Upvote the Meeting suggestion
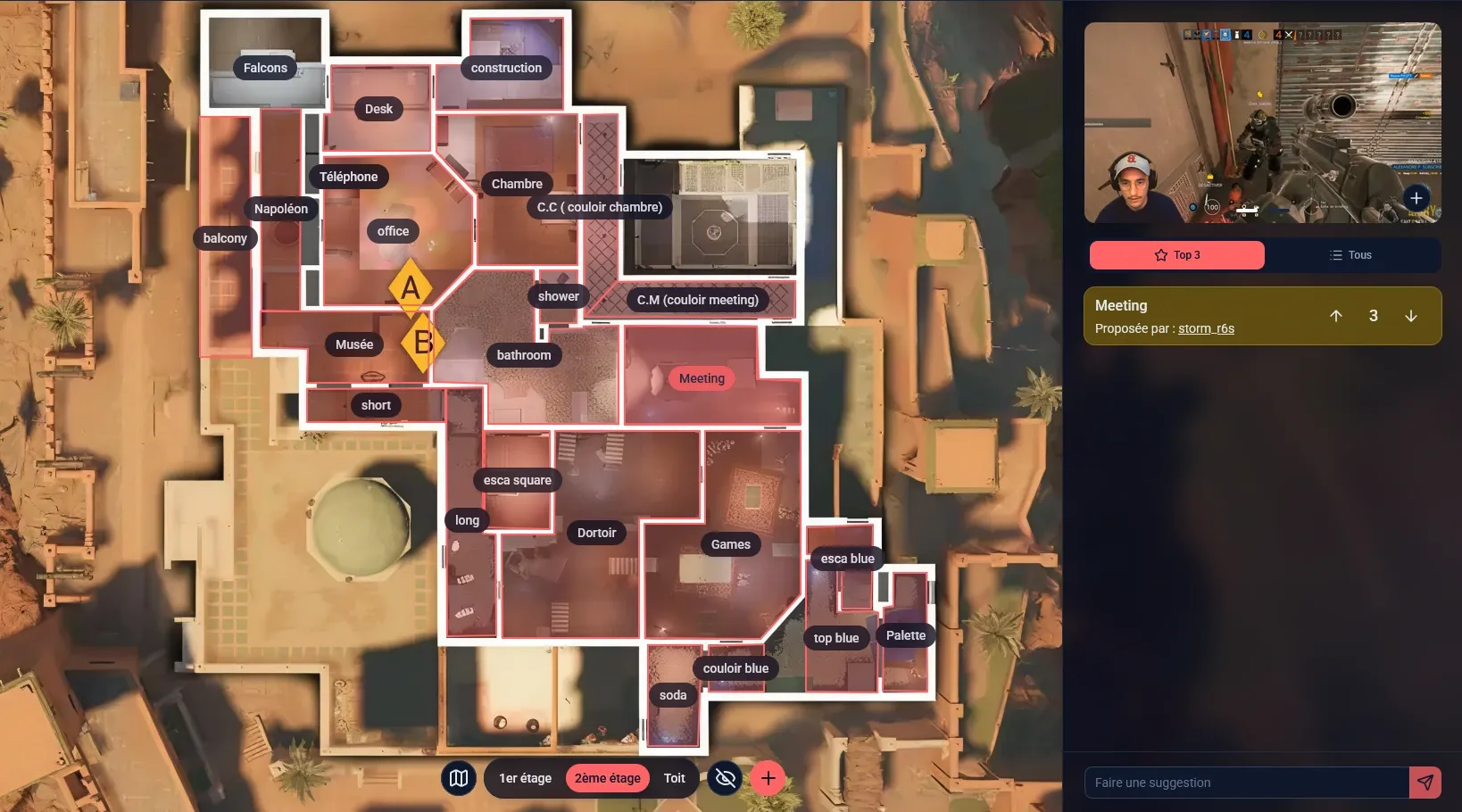 [1336, 315]
